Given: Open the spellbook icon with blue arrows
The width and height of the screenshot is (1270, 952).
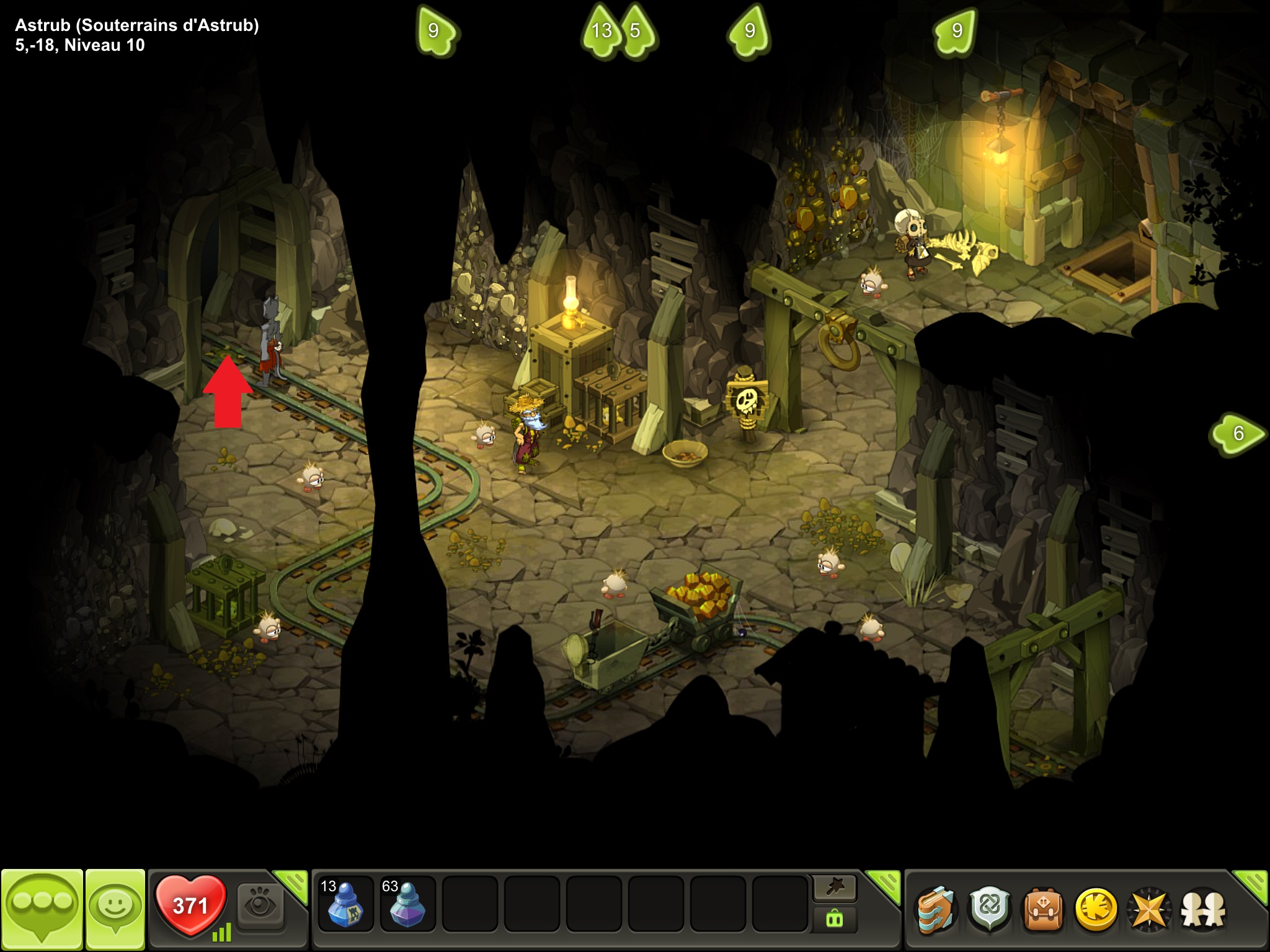Looking at the screenshot, I should [936, 910].
